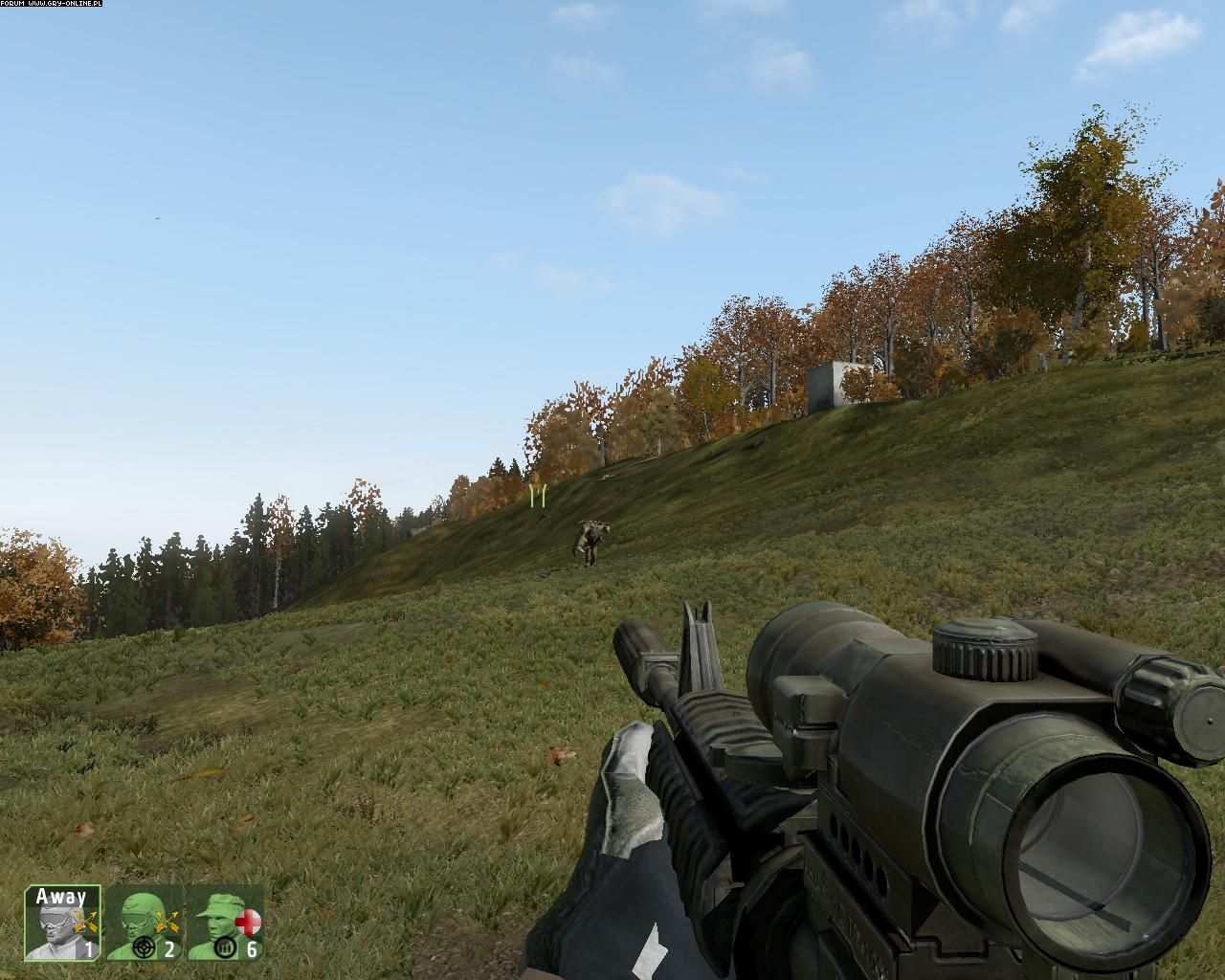Screen dimensions: 1225x980
Task: Select medic squad unit 6
Action: 225,924
